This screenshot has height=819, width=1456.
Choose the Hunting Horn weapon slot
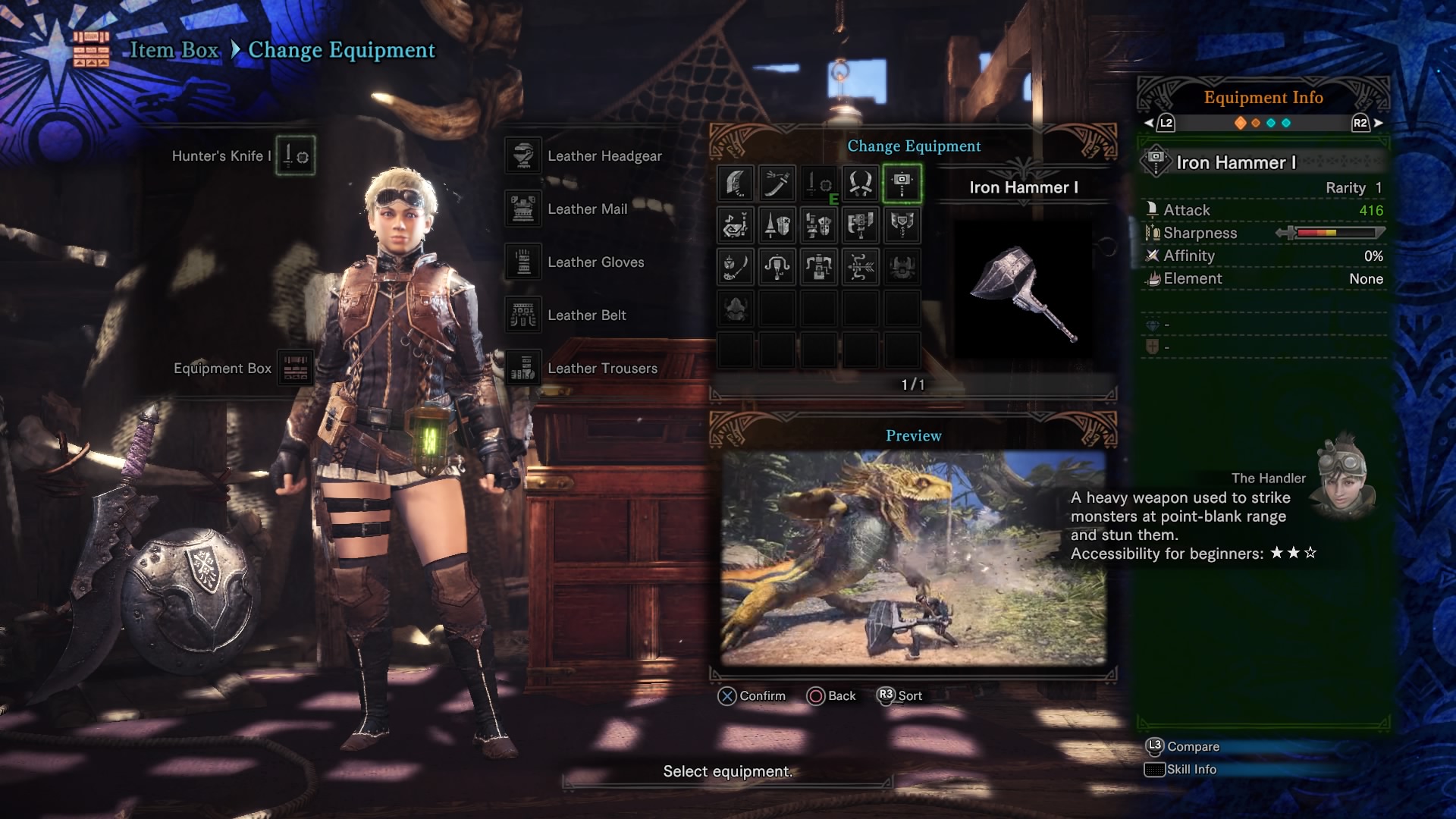coord(736,225)
